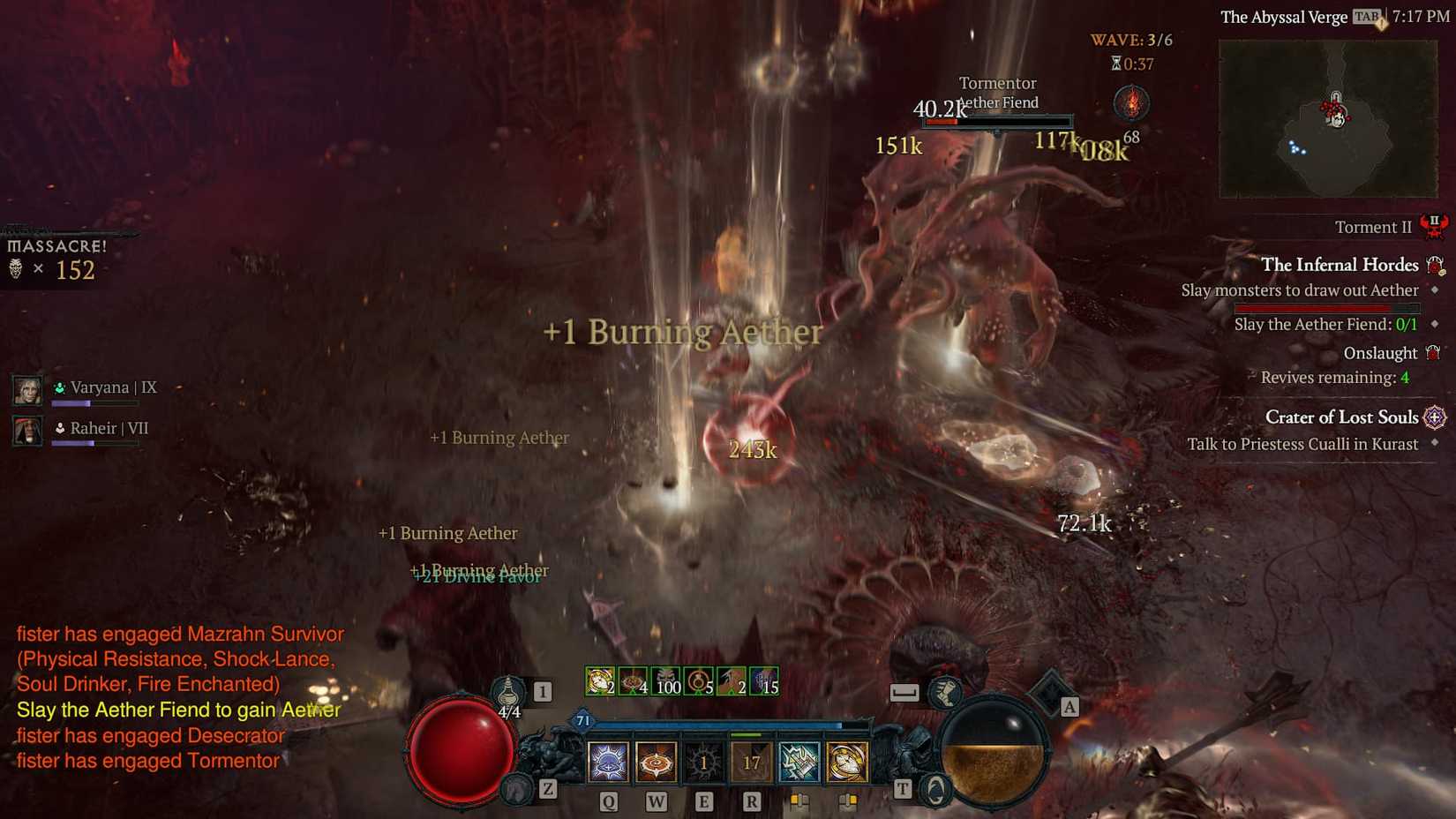Click the Onslaught objective entry
Screen dimensions: 1456x819
coord(1379,352)
